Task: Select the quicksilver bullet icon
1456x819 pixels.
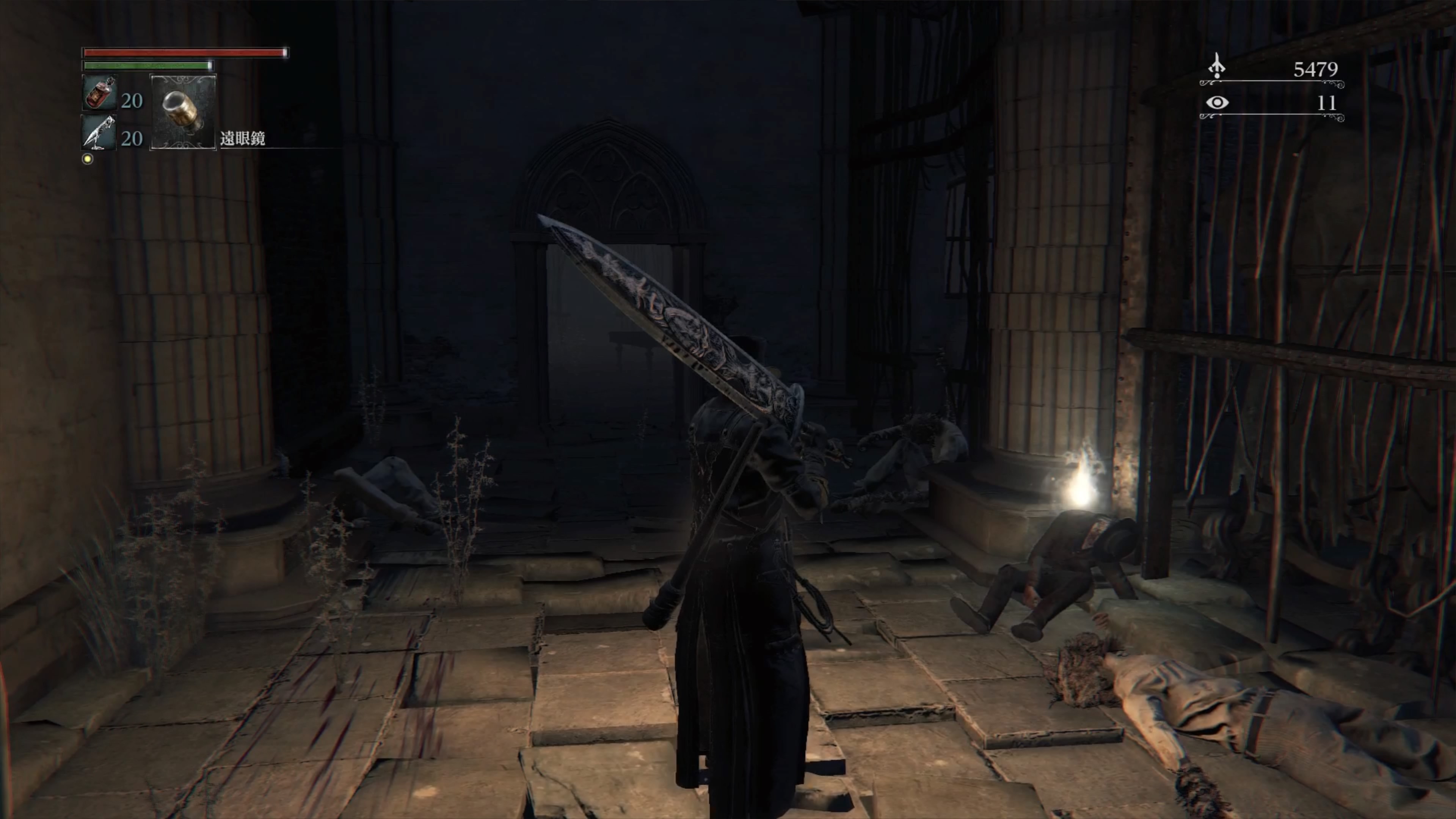Action: click(x=99, y=133)
